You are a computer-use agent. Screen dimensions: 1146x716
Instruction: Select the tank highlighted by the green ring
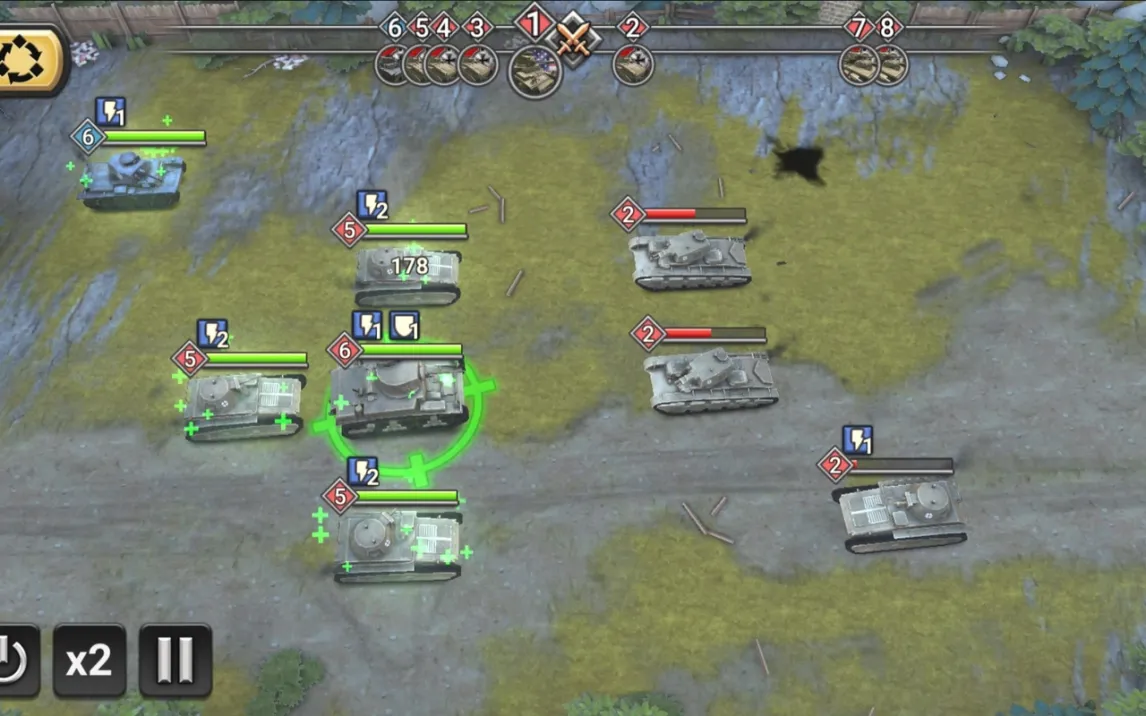pos(398,398)
